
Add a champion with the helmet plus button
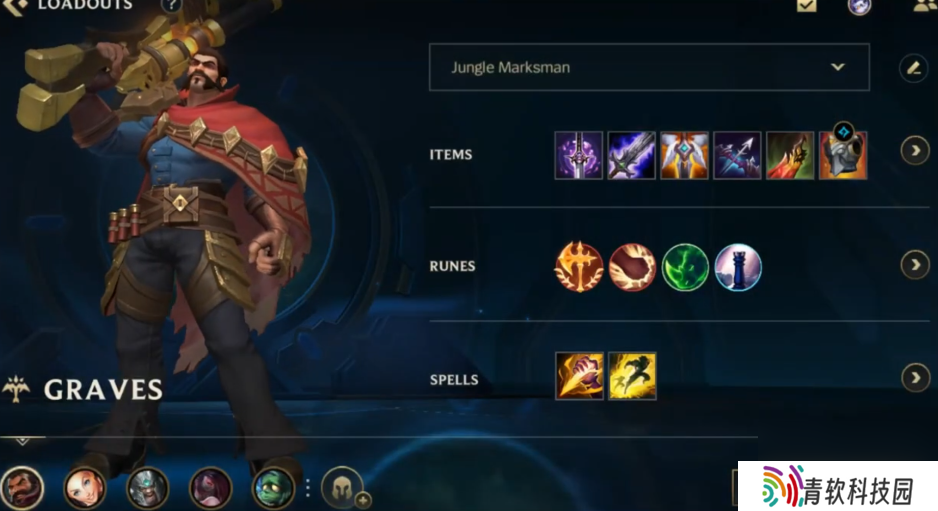(x=343, y=487)
